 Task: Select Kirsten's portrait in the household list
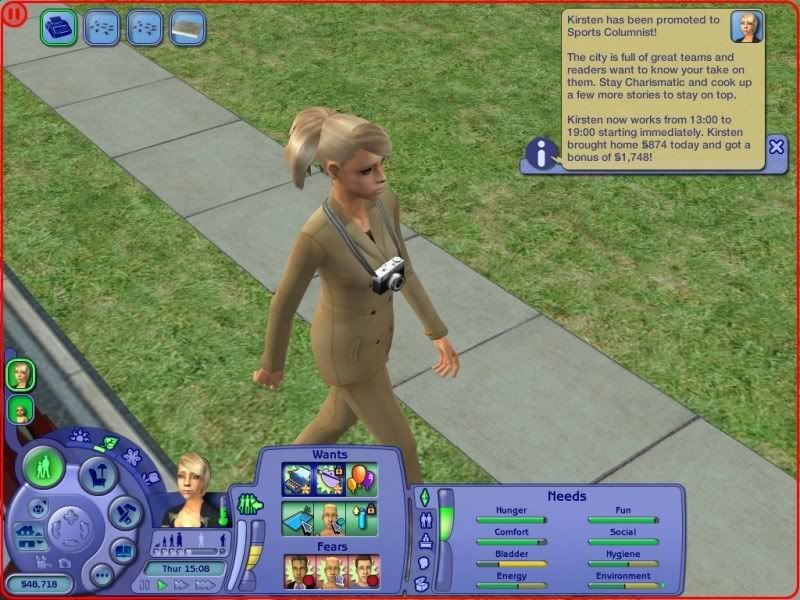tap(20, 375)
